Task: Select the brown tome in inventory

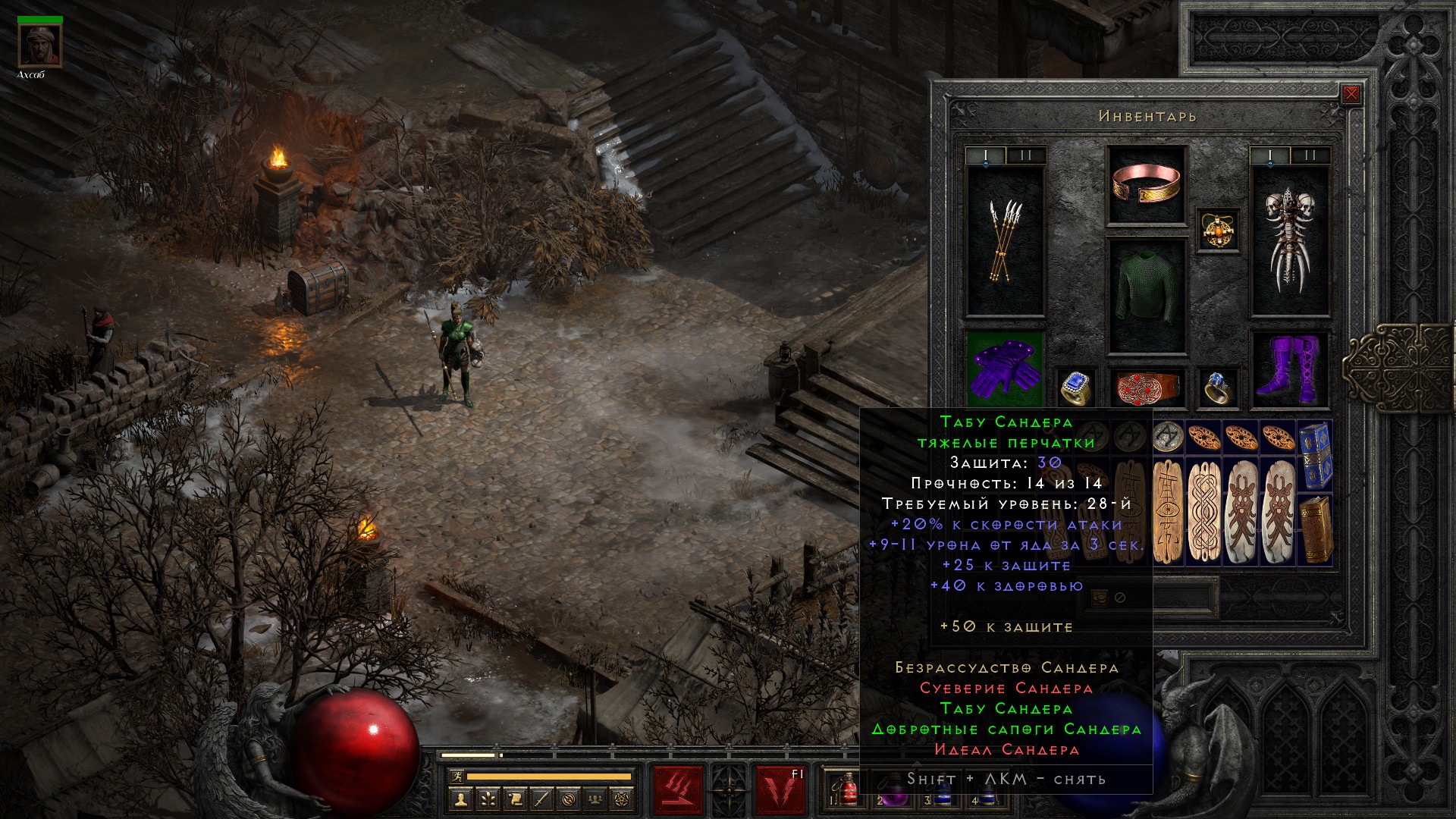Action: 1316,529
